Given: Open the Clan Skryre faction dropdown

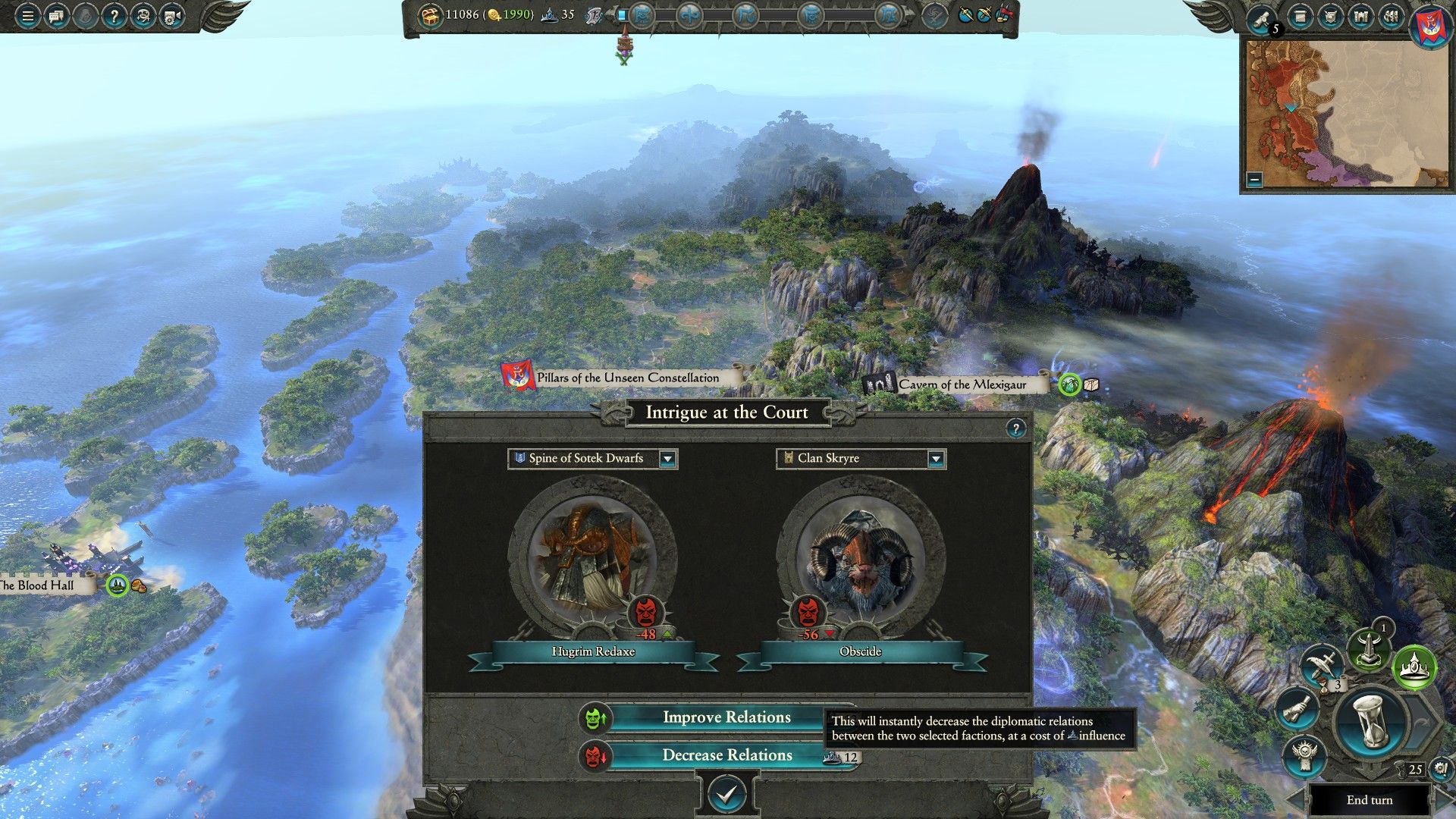Looking at the screenshot, I should 936,459.
